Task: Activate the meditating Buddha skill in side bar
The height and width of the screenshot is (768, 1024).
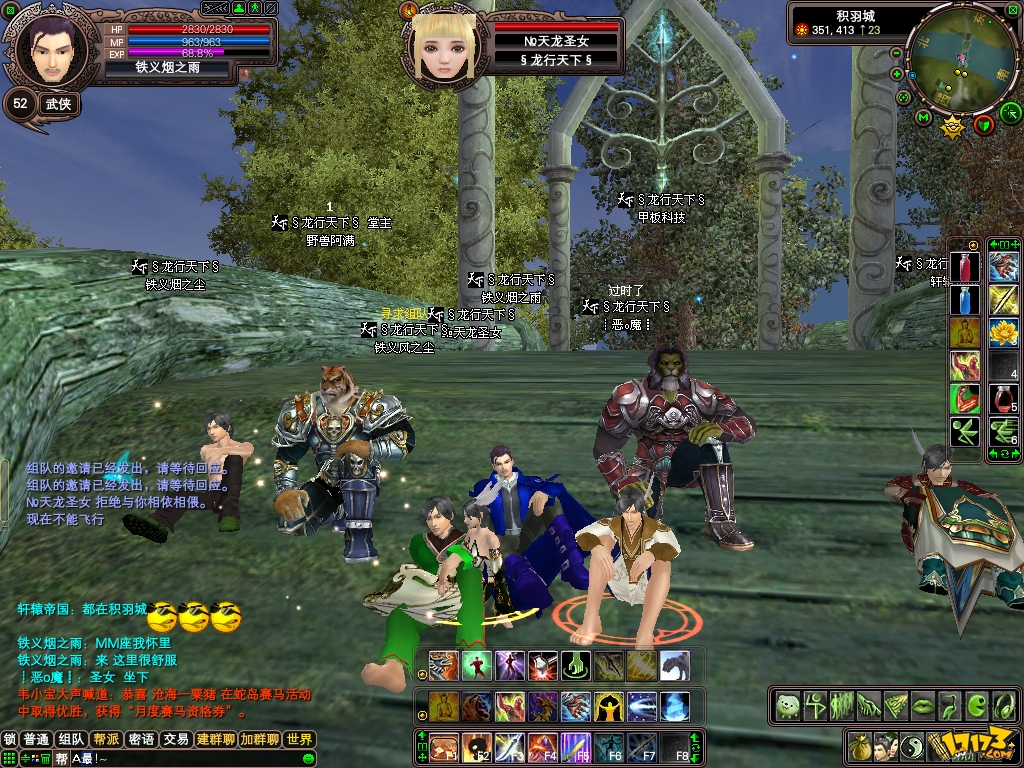Action: pyautogui.click(x=965, y=333)
